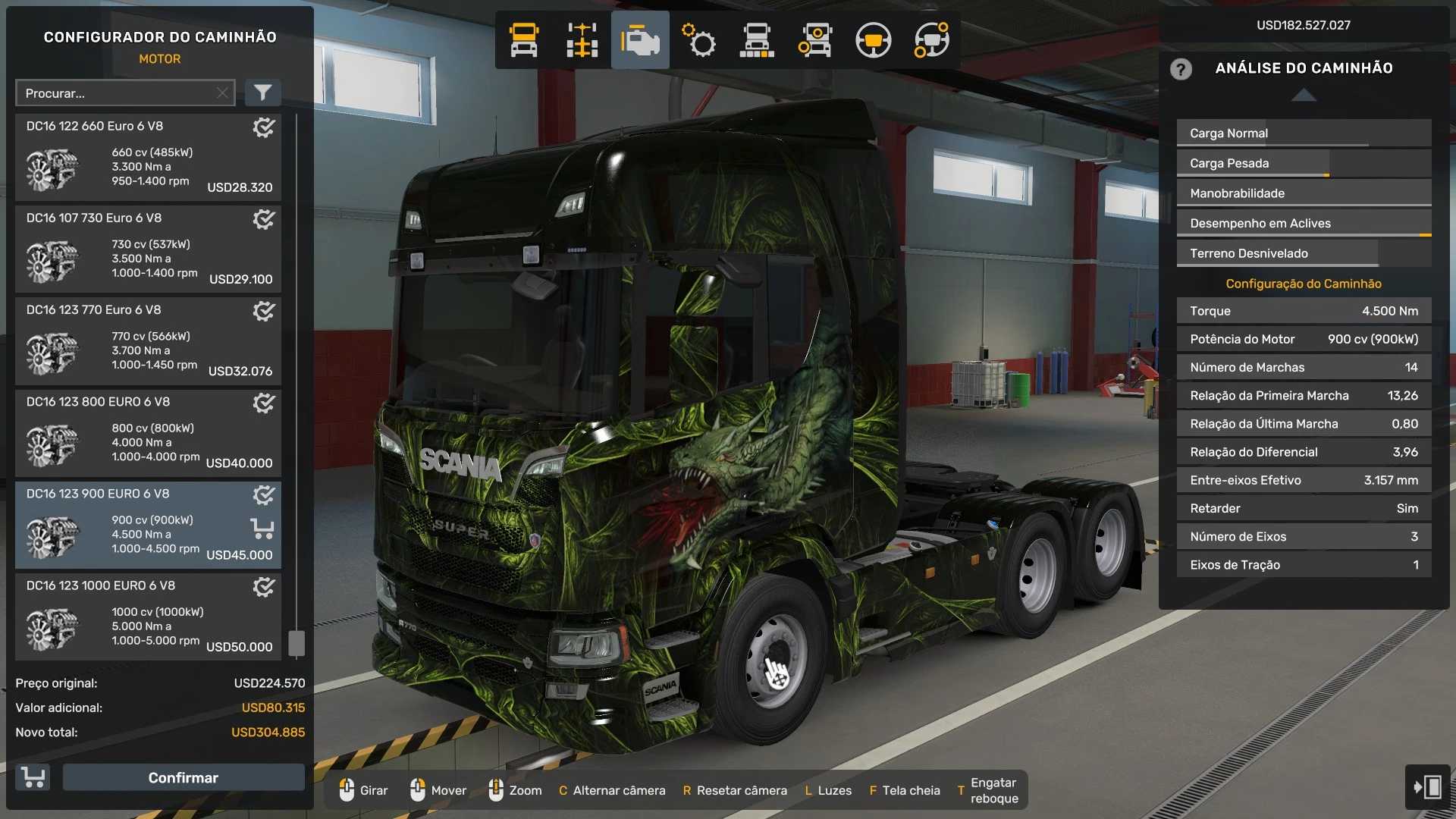
Task: Click the Procurar search field
Action: (x=118, y=93)
